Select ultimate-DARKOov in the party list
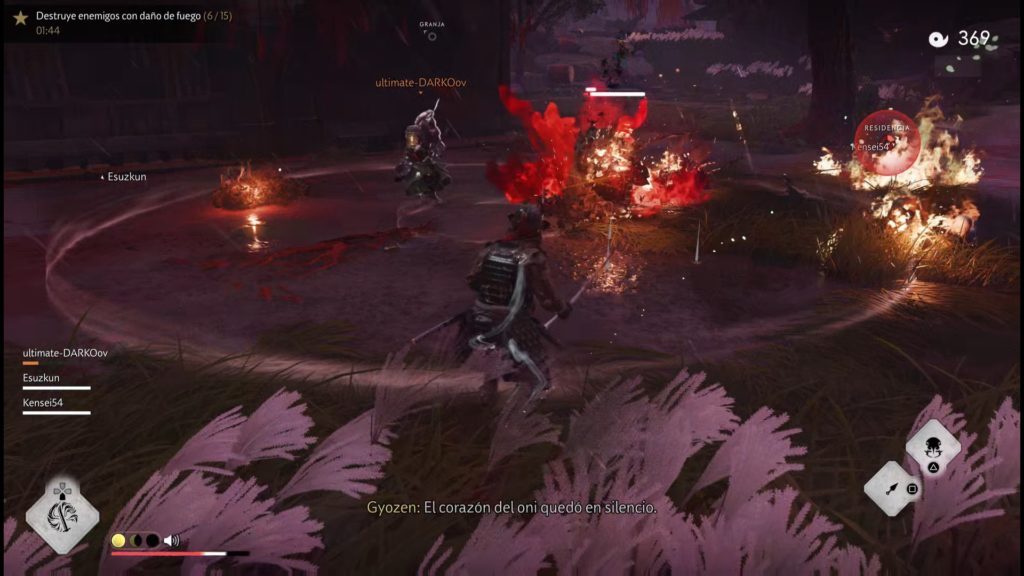This screenshot has width=1024, height=576. click(64, 353)
